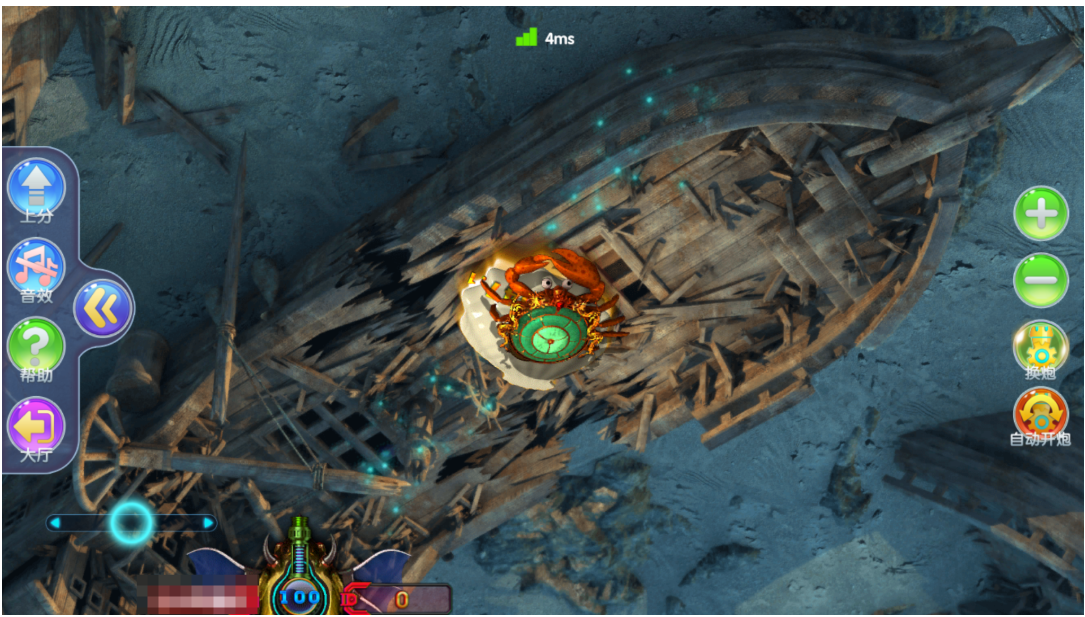Click the slider's right arrow
The width and height of the screenshot is (1085, 617).
click(x=209, y=522)
